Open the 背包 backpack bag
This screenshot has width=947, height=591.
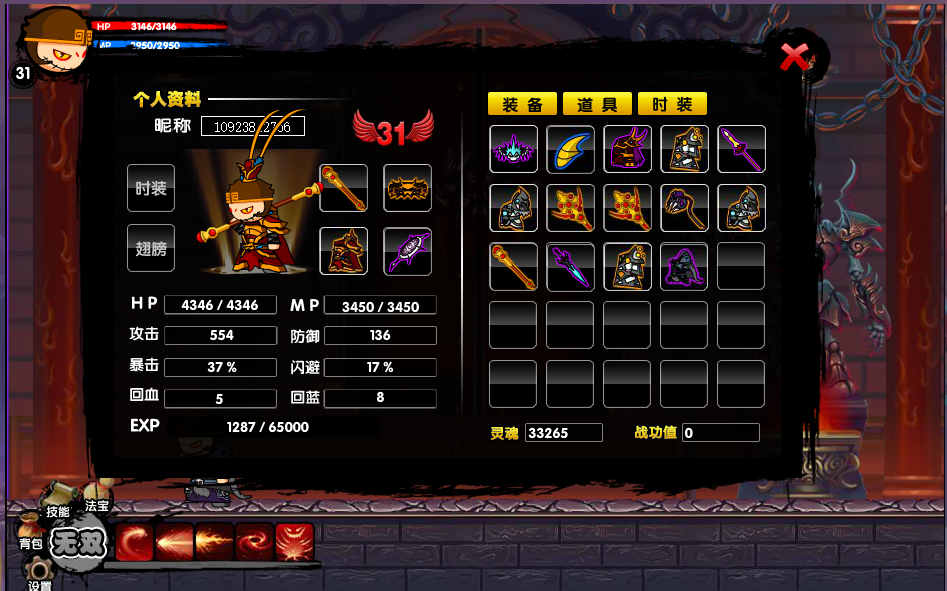coord(32,541)
